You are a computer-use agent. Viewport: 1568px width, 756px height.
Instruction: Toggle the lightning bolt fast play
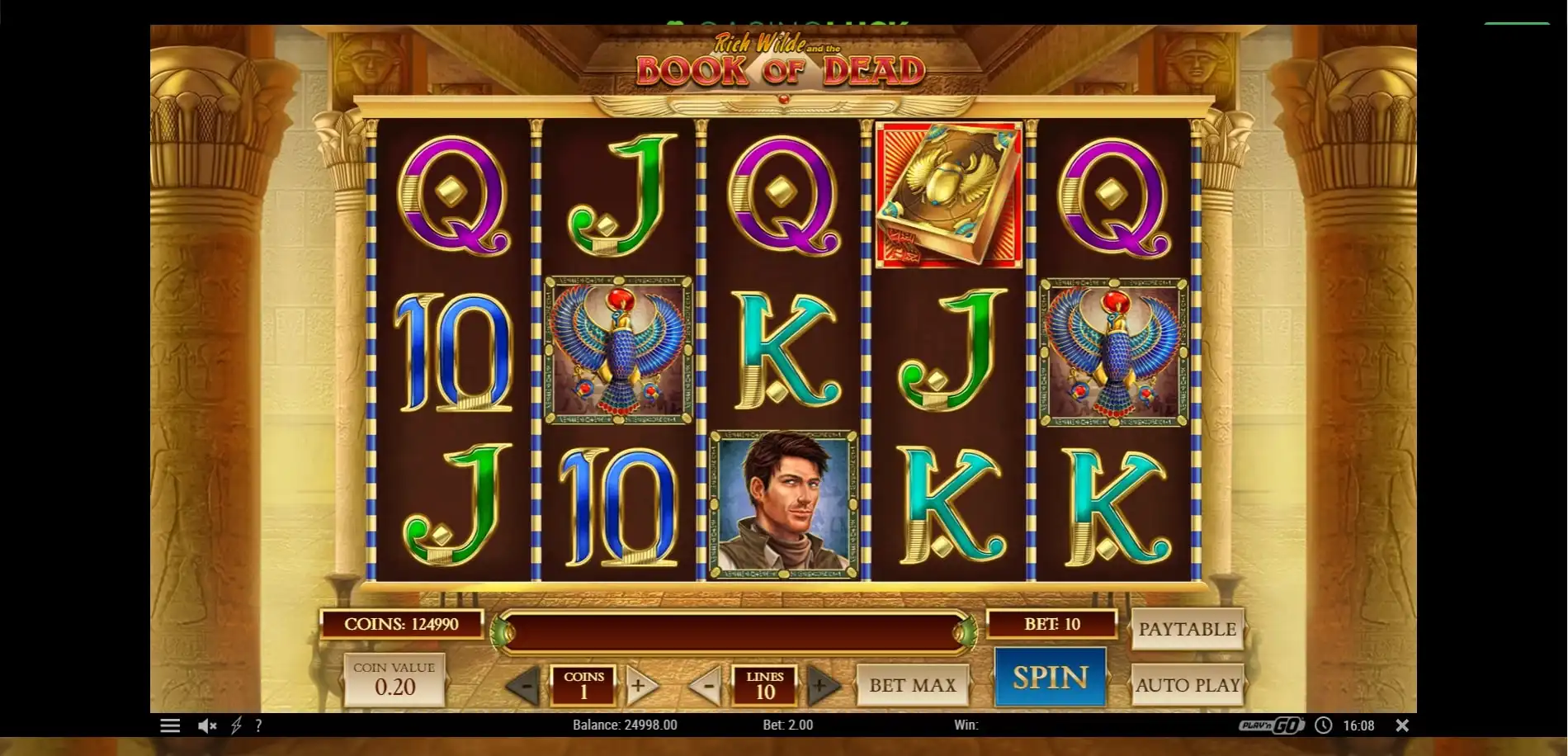236,725
